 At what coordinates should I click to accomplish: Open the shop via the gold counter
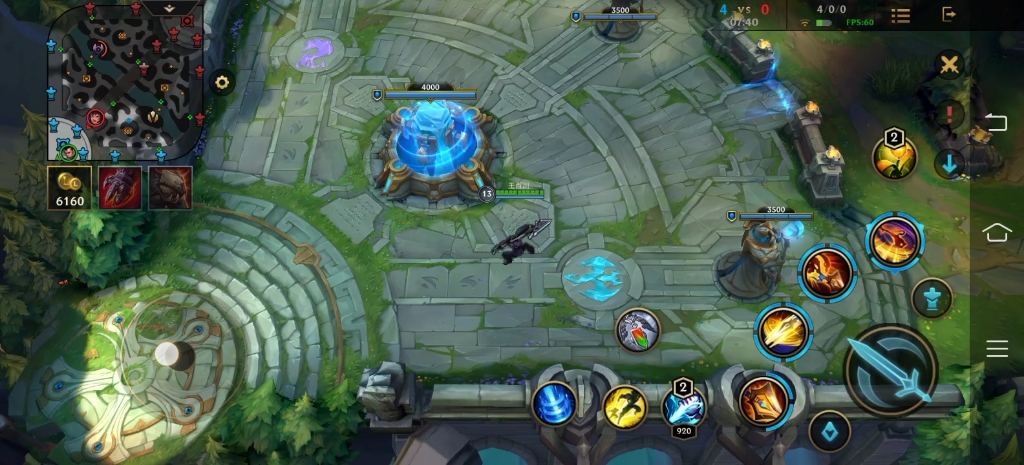click(x=70, y=188)
